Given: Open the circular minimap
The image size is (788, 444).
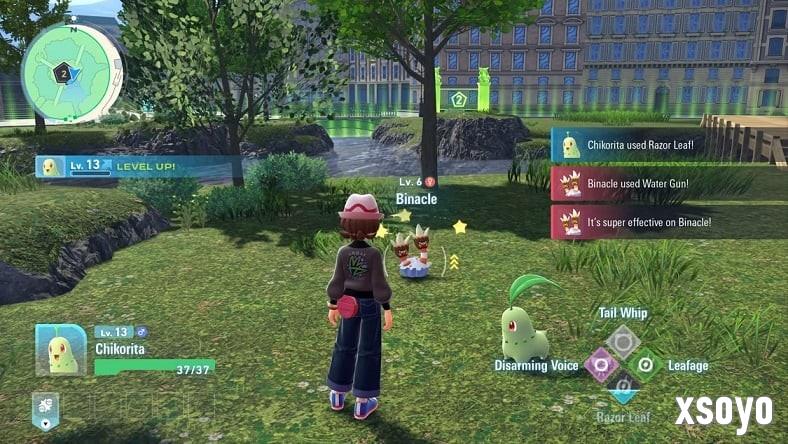Looking at the screenshot, I should pyautogui.click(x=72, y=72).
